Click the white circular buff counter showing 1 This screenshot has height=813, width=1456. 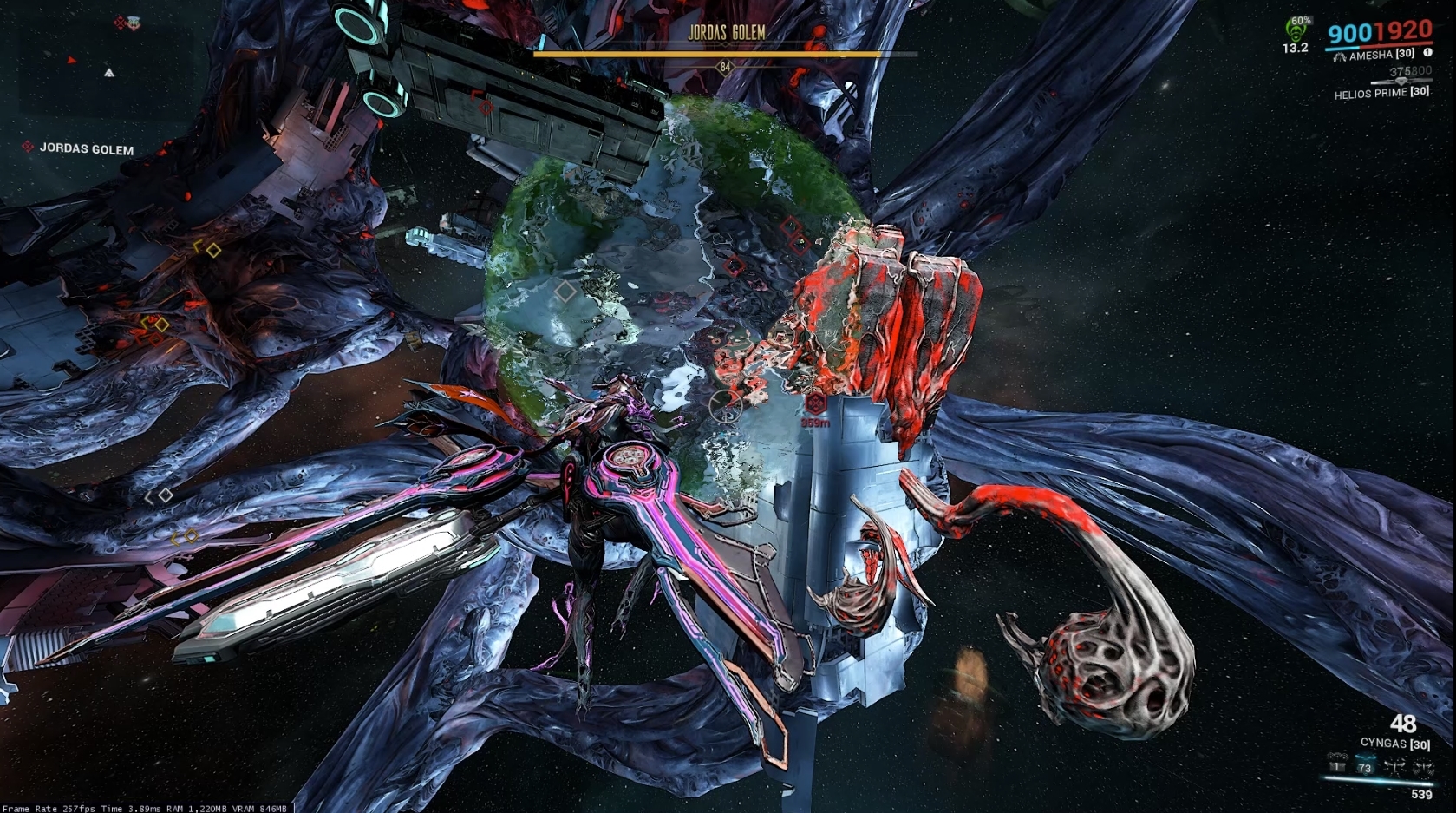pyautogui.click(x=1427, y=53)
